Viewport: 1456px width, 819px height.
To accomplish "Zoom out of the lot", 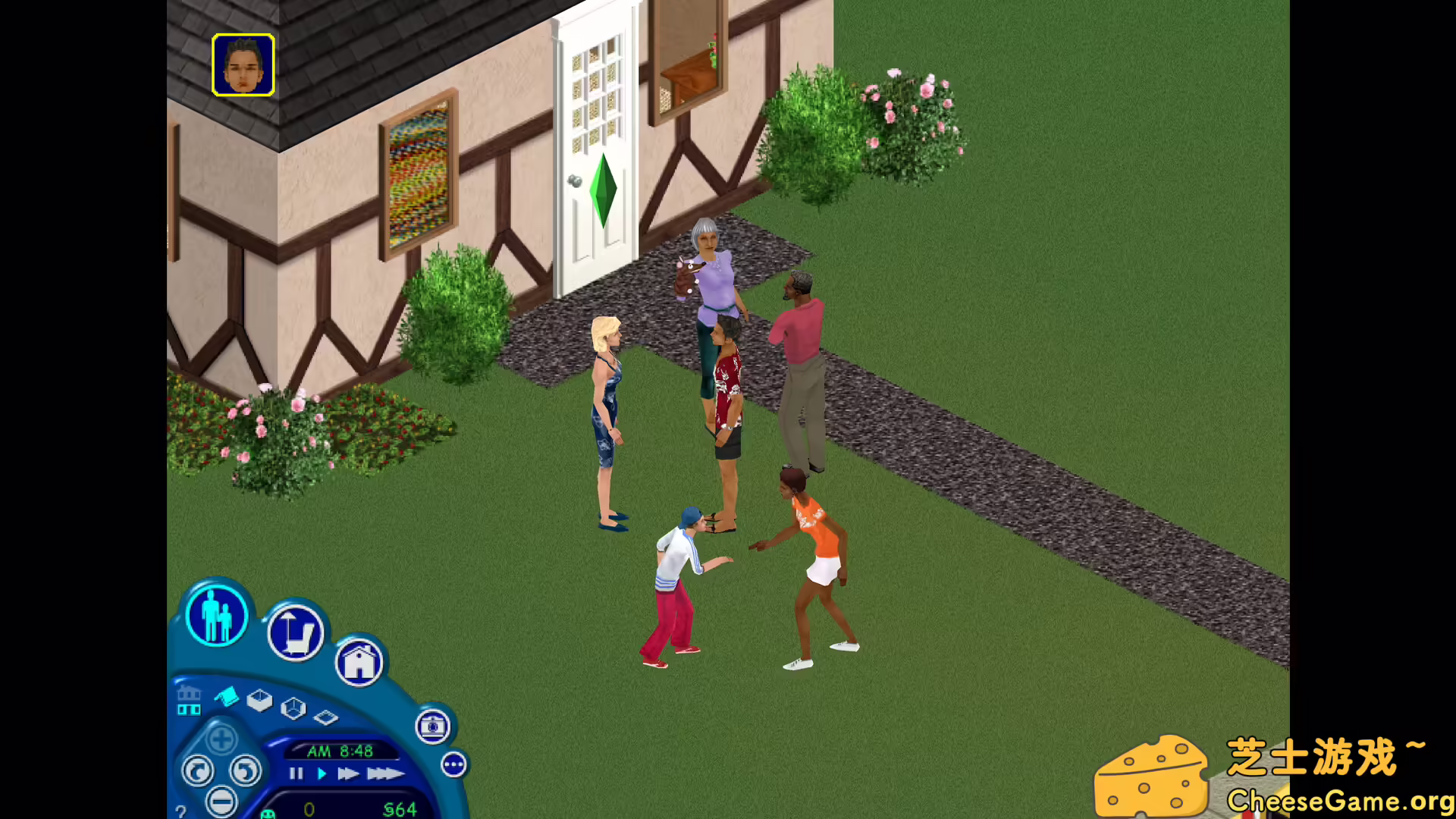I will click(221, 802).
